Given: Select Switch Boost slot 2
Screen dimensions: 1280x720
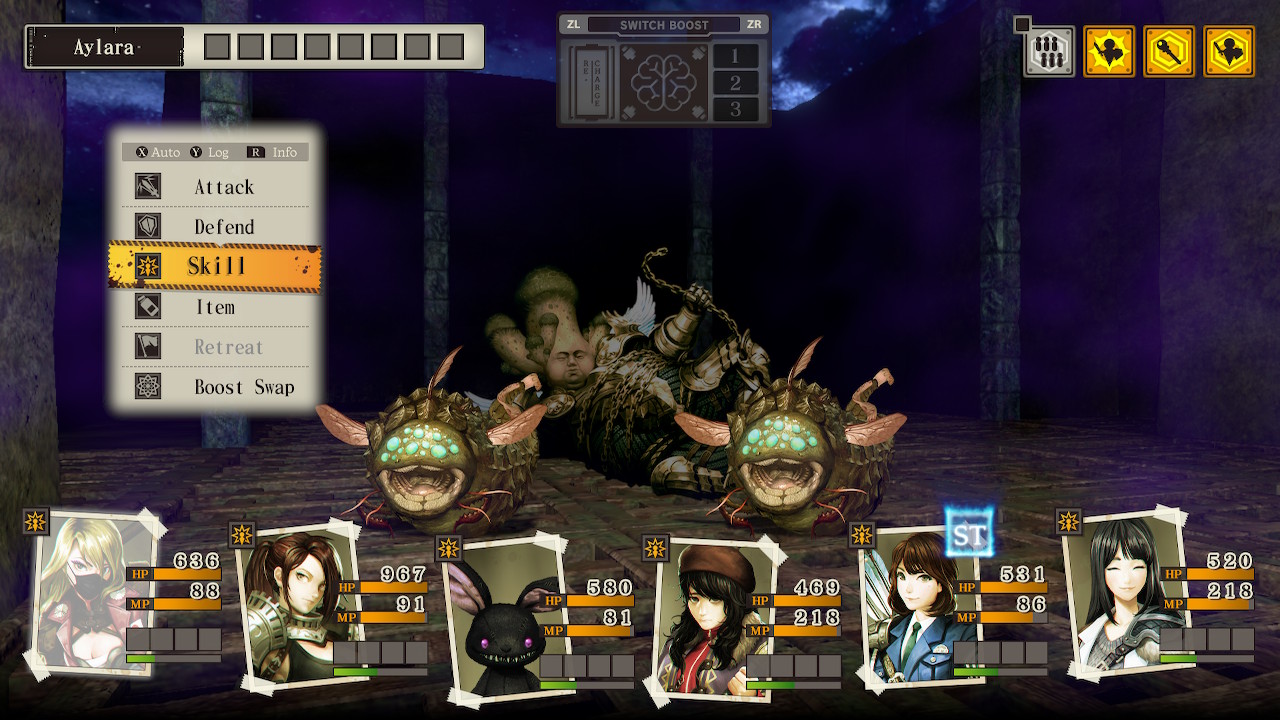Looking at the screenshot, I should point(735,83).
